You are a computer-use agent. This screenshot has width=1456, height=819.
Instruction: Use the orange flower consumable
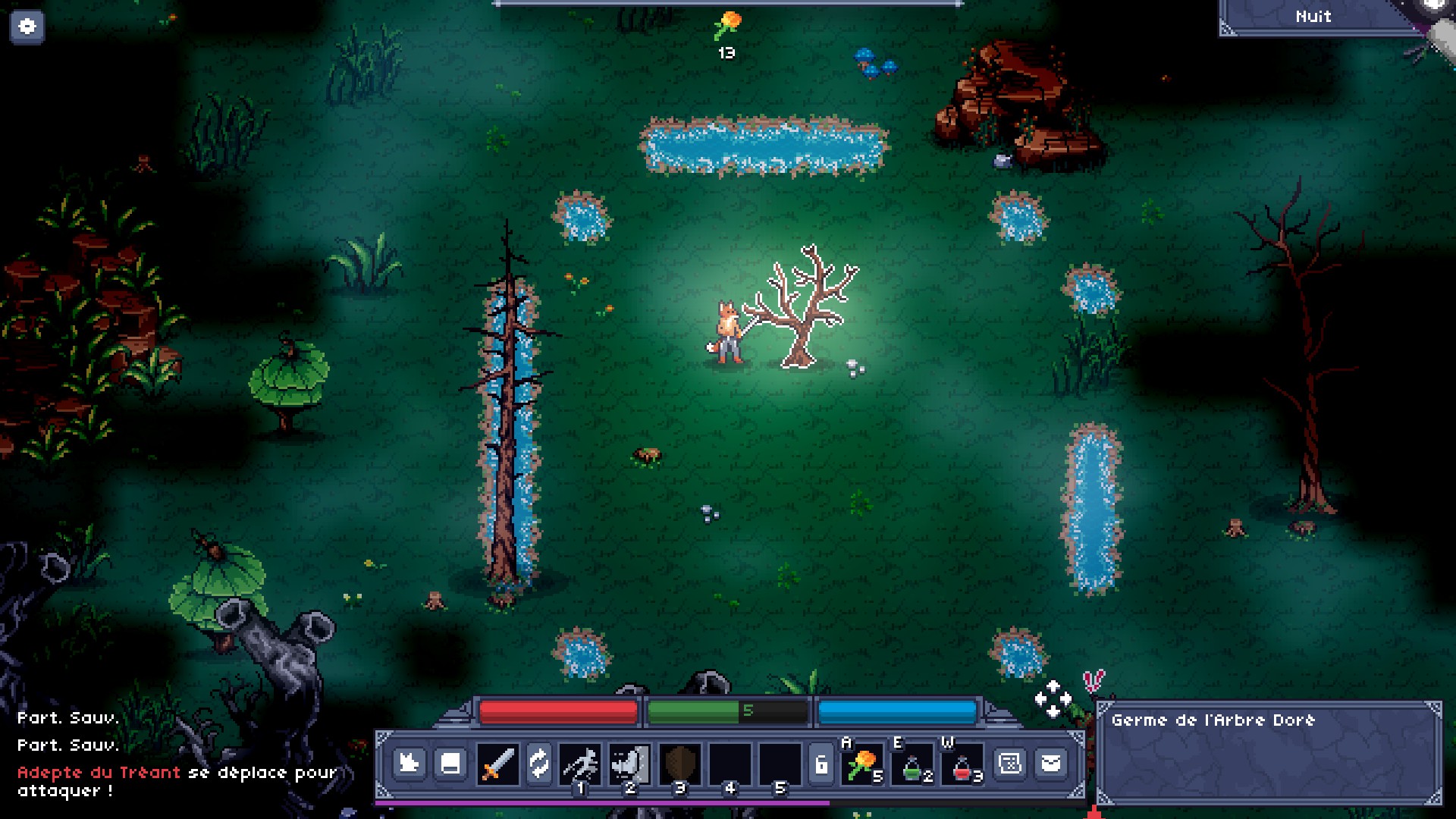862,764
